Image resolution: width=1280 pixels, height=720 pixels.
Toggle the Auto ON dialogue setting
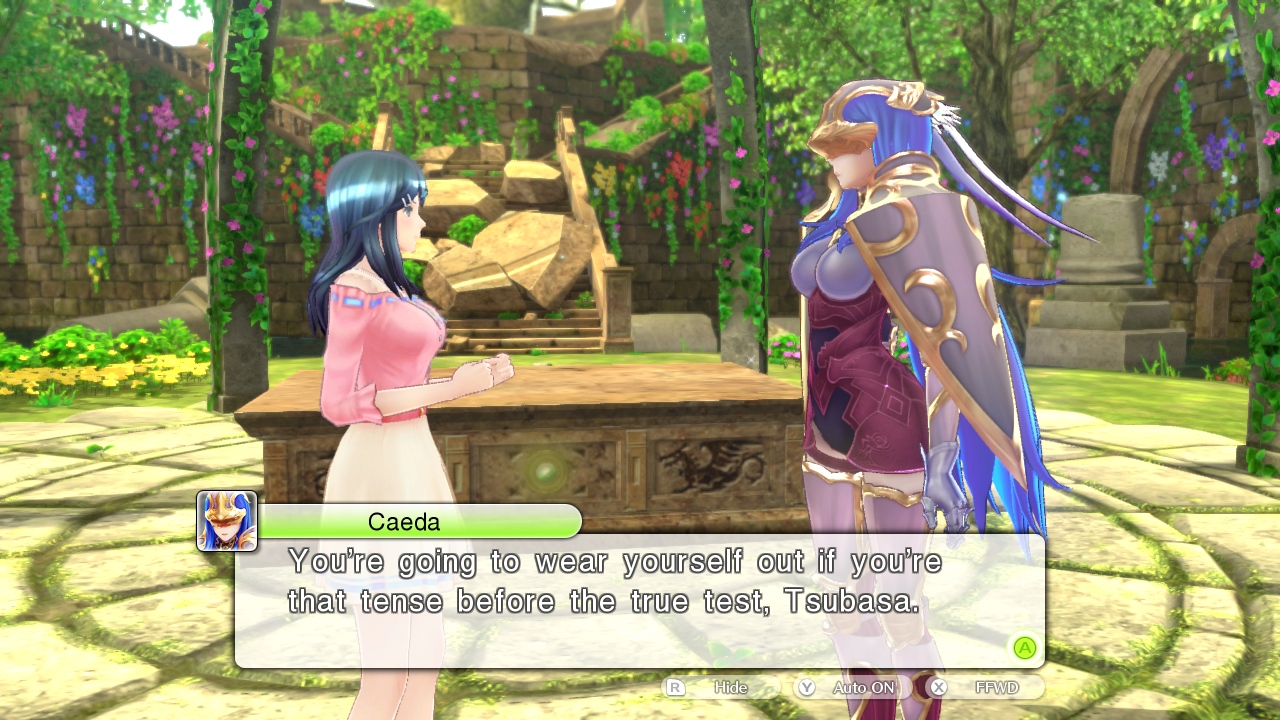(x=852, y=688)
